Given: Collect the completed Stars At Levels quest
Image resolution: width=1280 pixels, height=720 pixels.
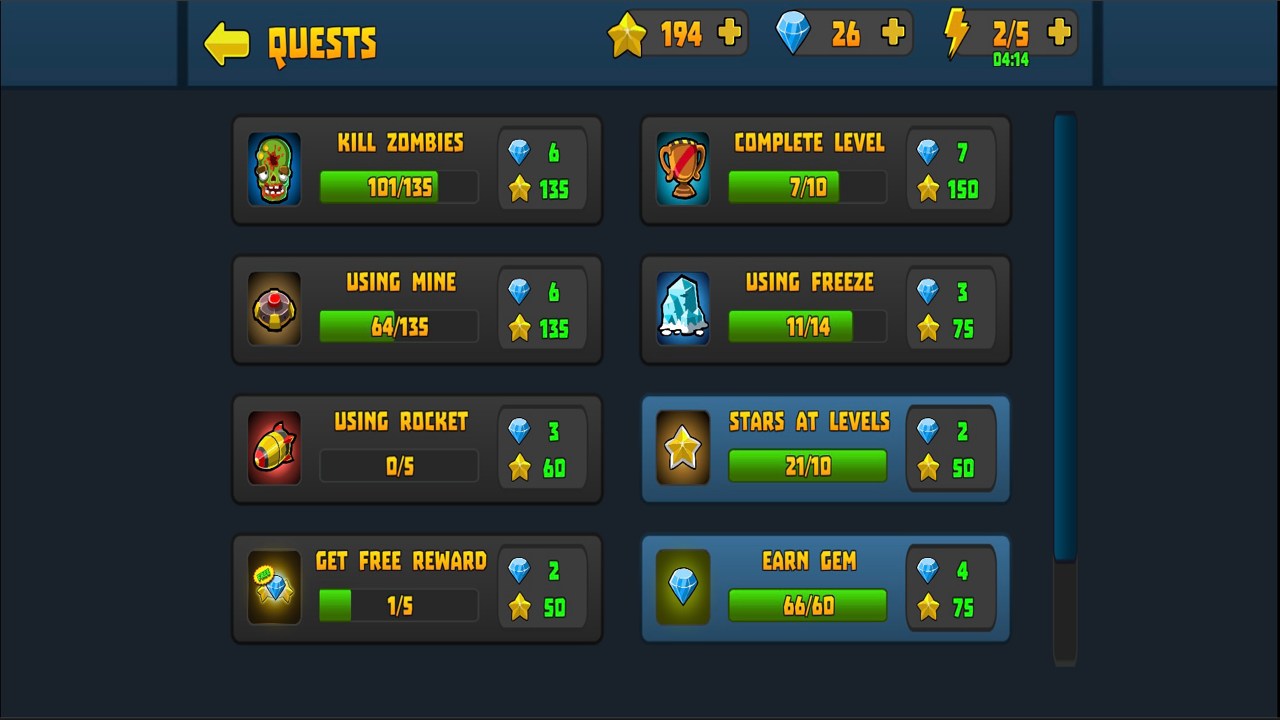Looking at the screenshot, I should [x=825, y=448].
